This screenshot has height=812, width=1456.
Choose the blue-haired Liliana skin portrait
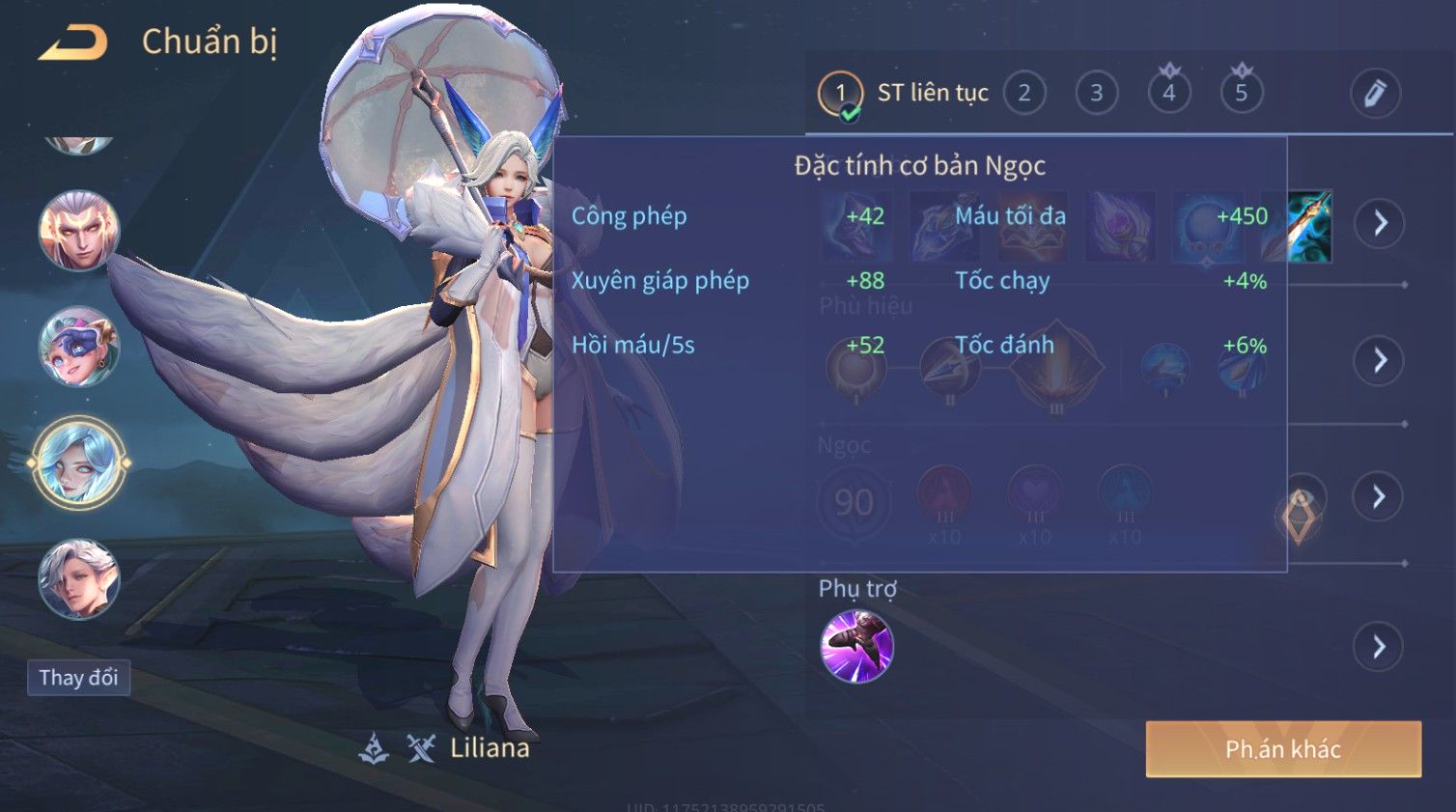(x=79, y=463)
